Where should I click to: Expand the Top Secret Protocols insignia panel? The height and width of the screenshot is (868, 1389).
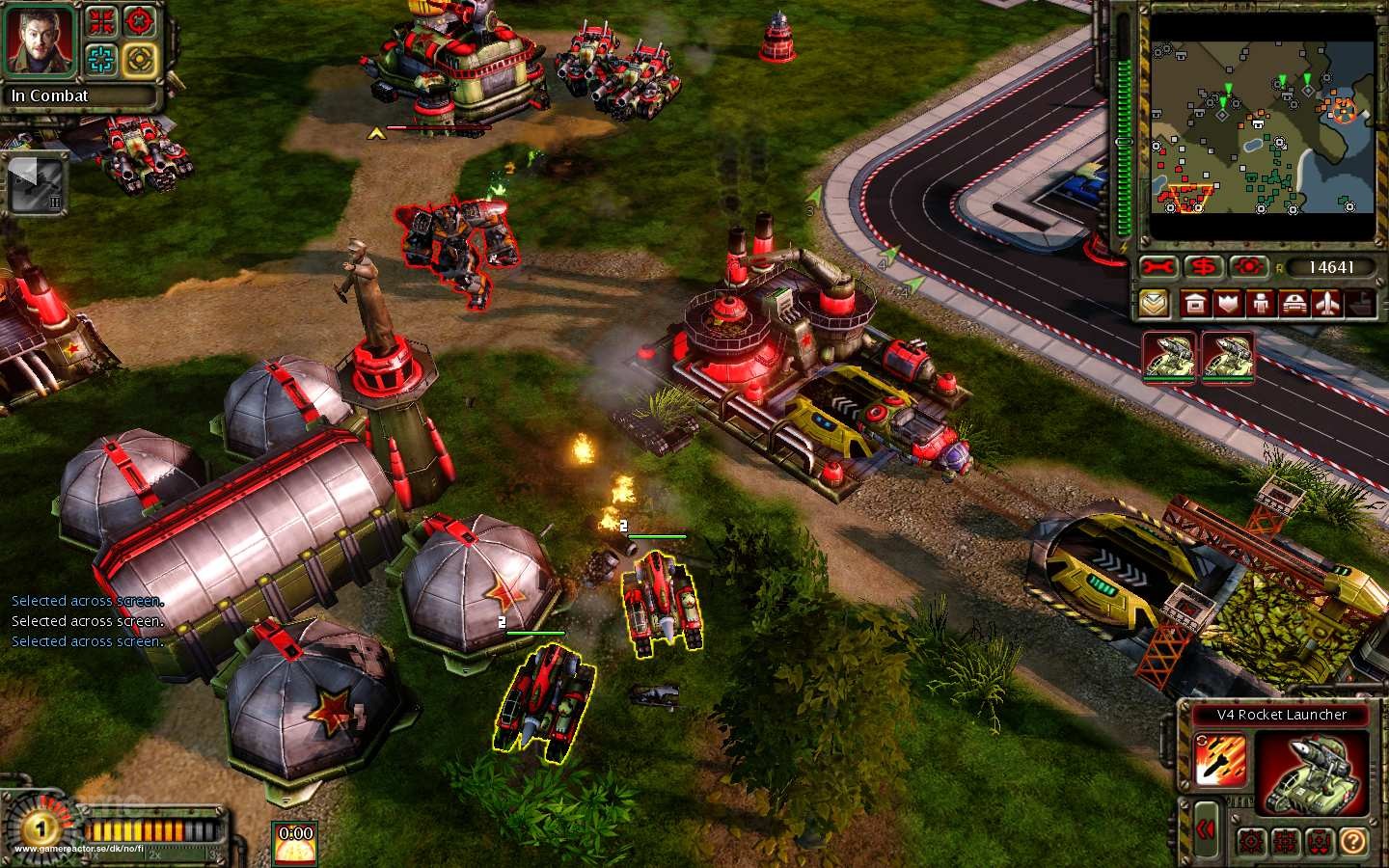[x=1155, y=303]
